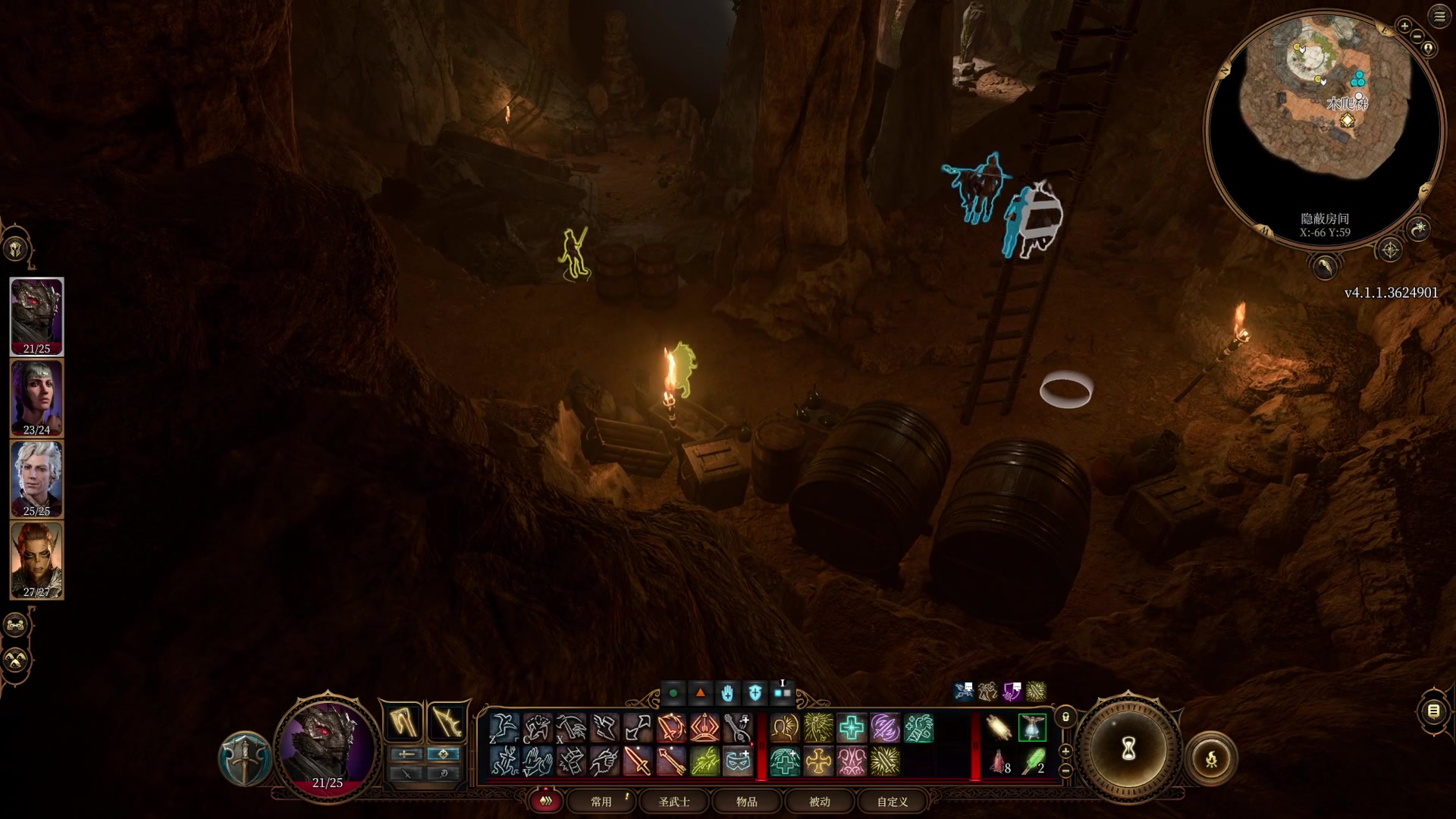Click the end turn hourglass button
The height and width of the screenshot is (819, 1456).
coord(1128,749)
